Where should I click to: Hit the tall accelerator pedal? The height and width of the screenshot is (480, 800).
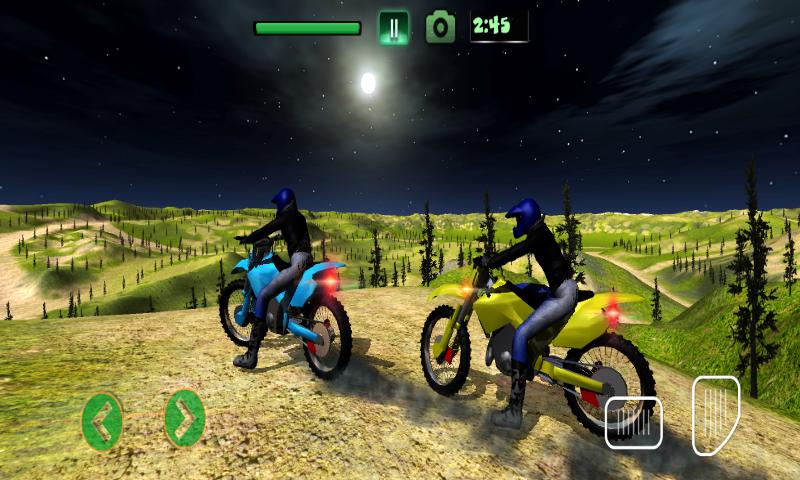715,414
